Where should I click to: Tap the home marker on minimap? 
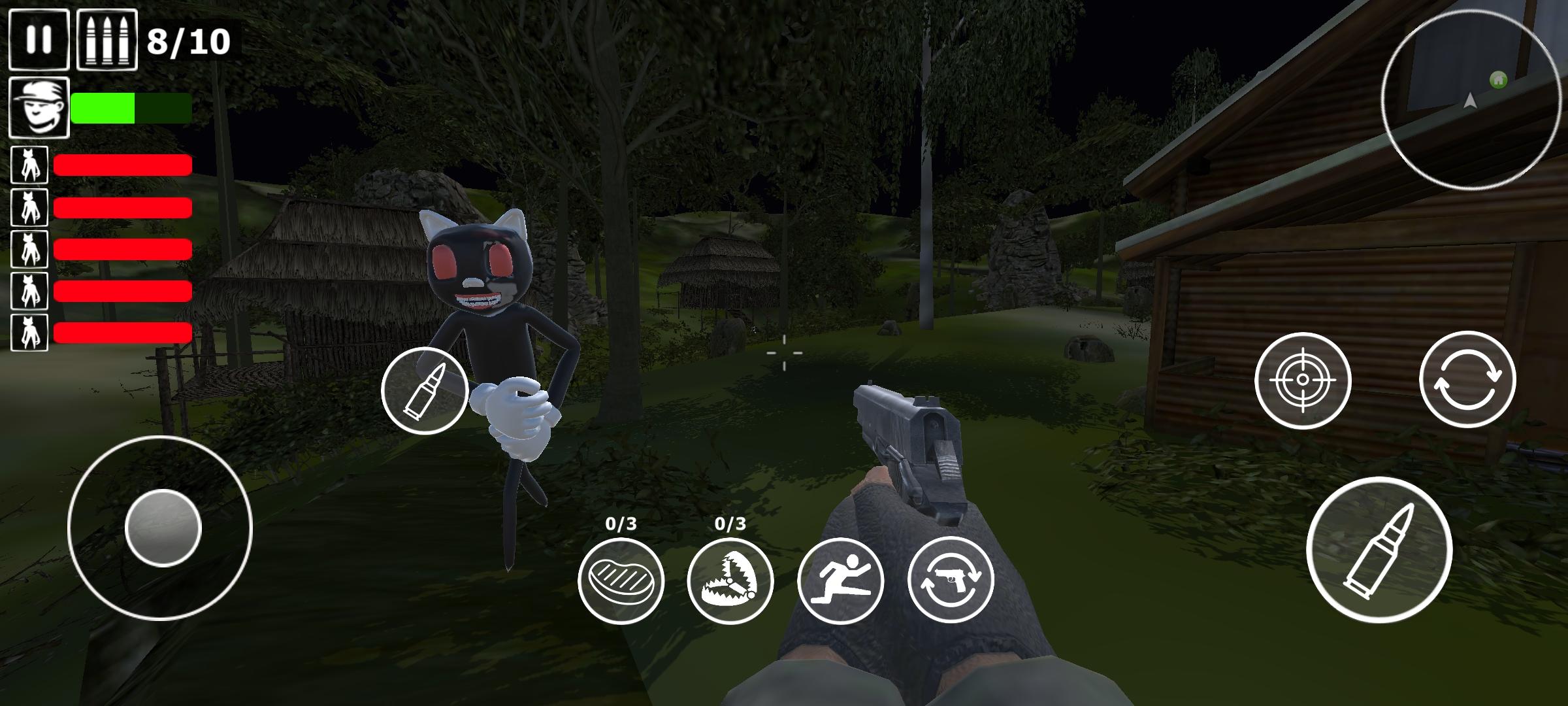(1497, 78)
